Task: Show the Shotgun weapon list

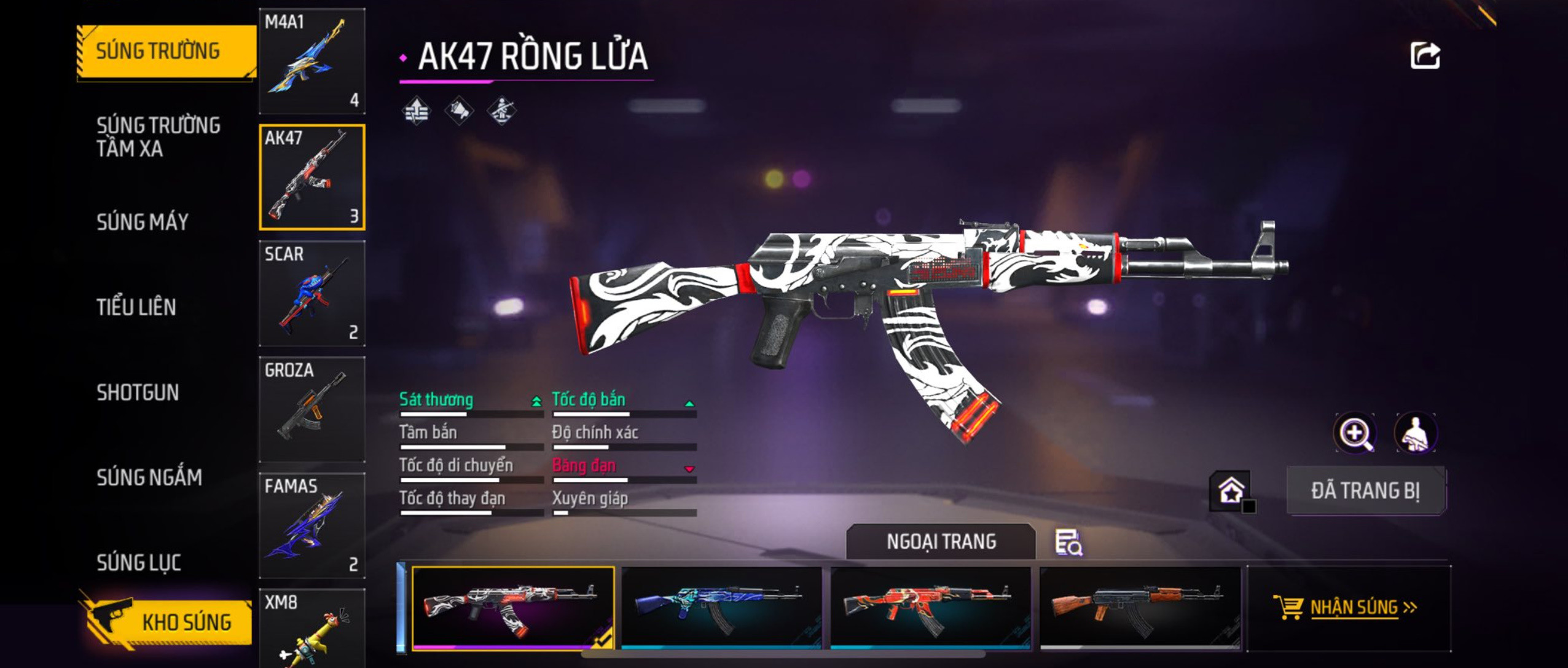Action: click(138, 392)
